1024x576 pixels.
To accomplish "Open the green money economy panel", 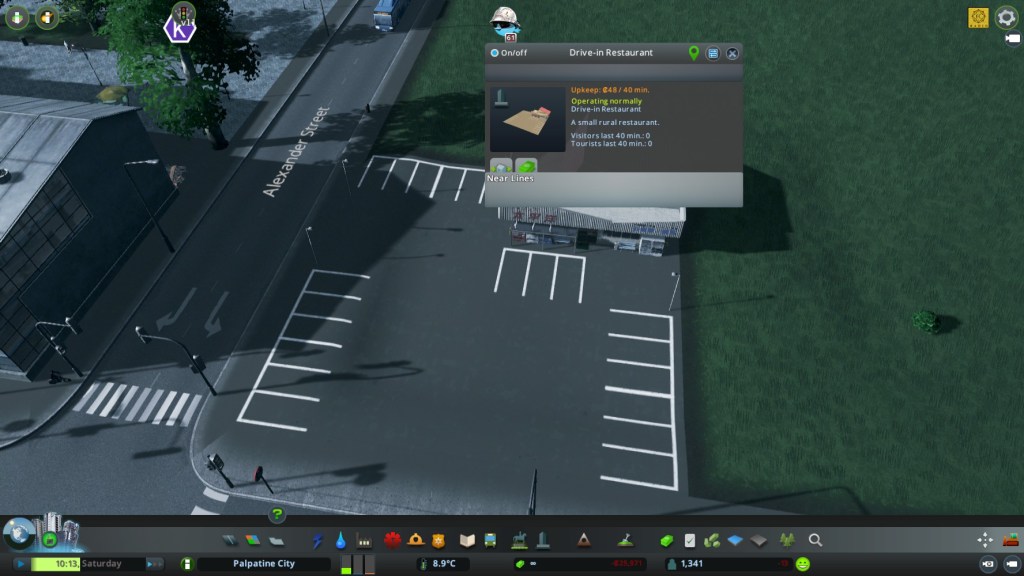I will click(x=666, y=540).
